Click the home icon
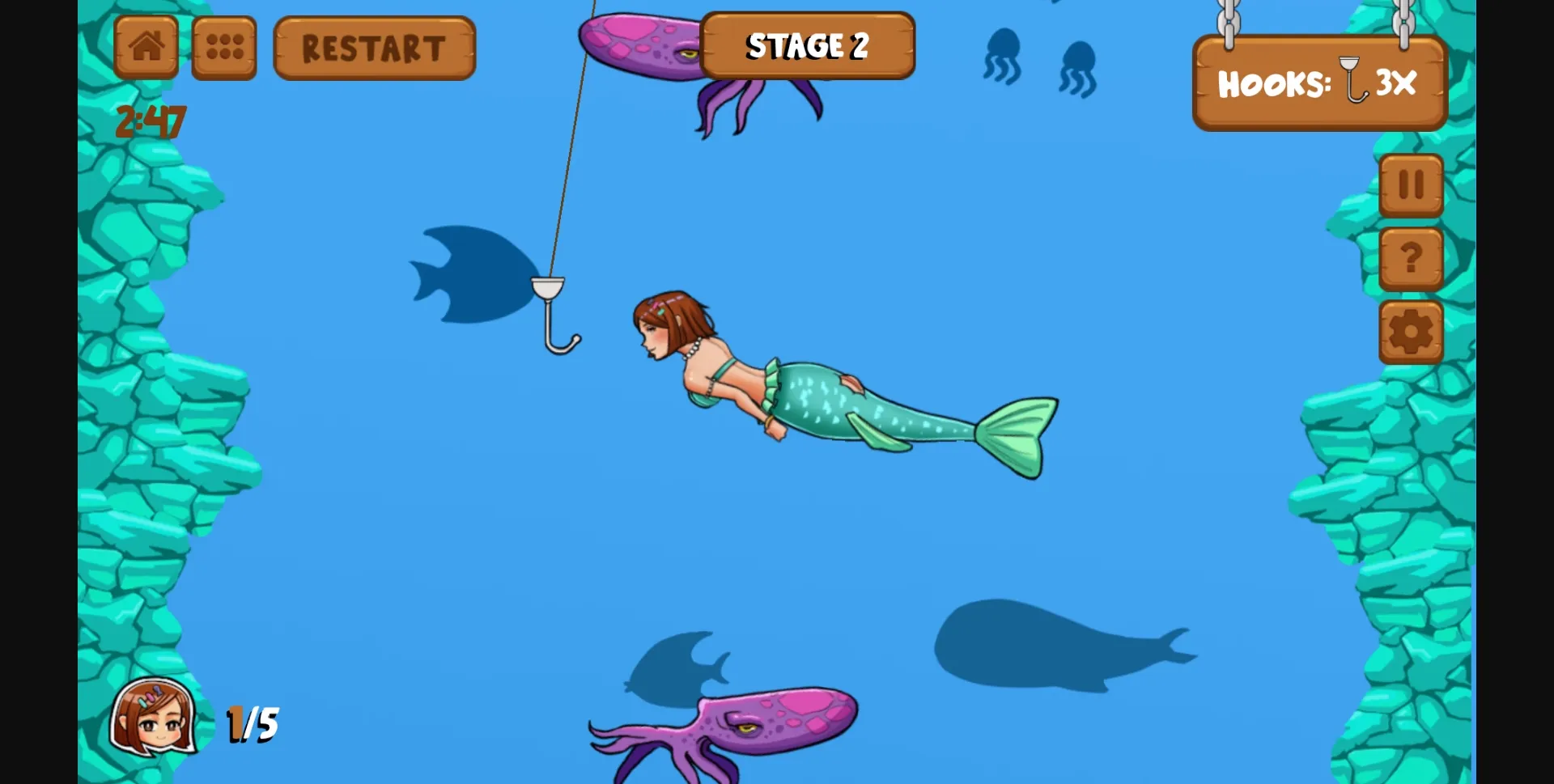 [146, 47]
